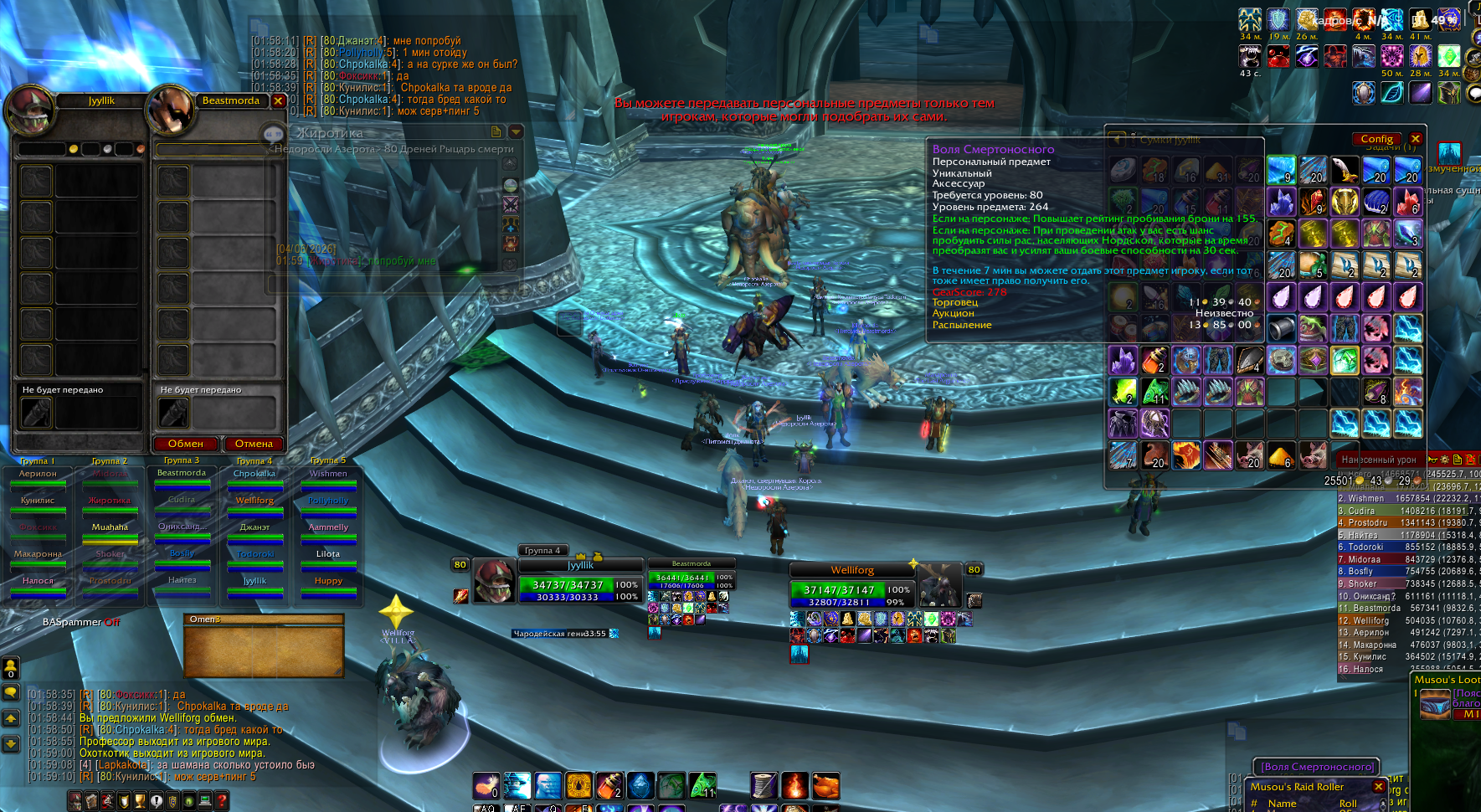The height and width of the screenshot is (812, 1481).
Task: Activate the thread spool tailoring icon
Action: tap(764, 785)
